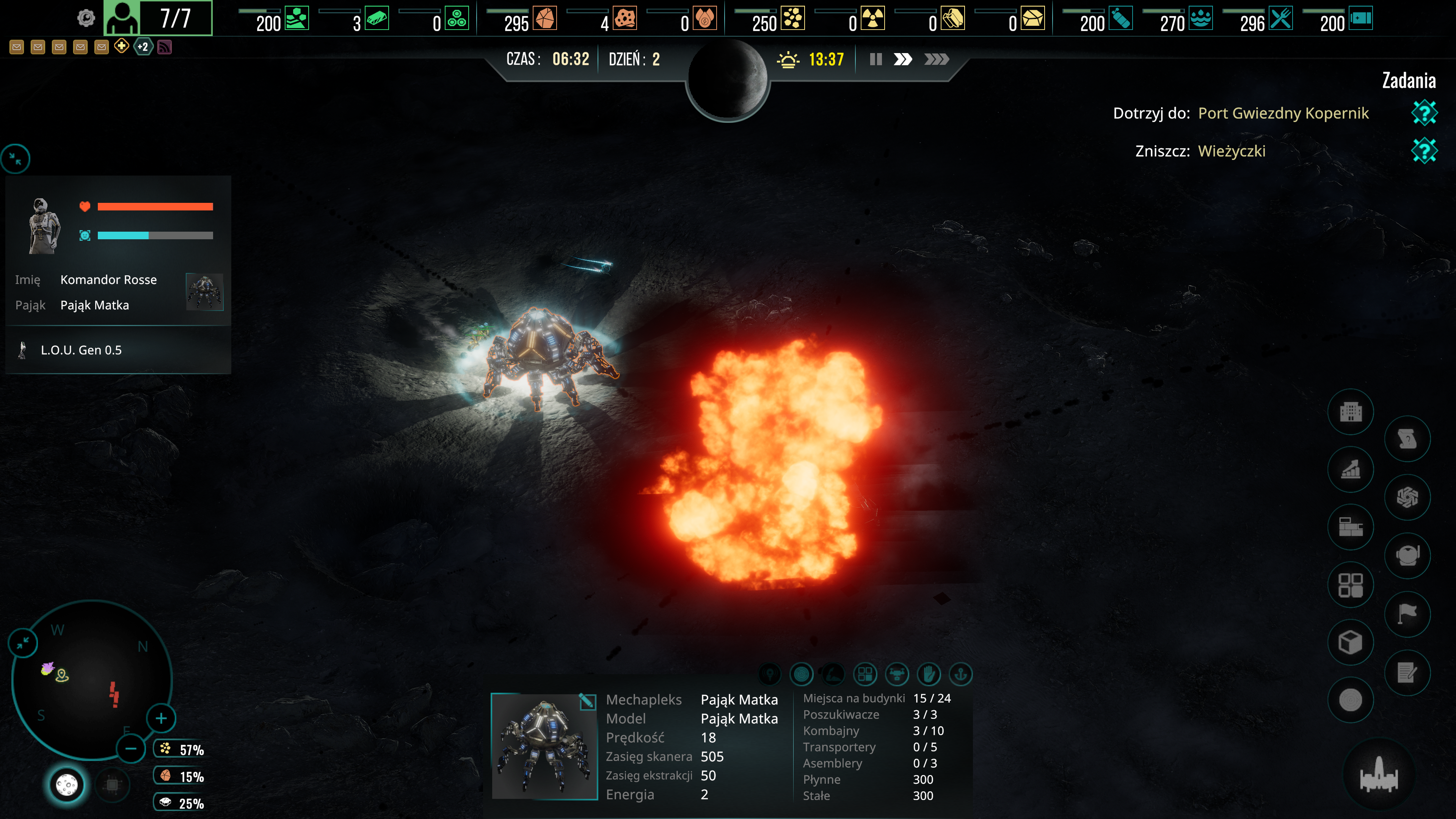1456x819 pixels.
Task: Open the quest scroll menu
Action: click(x=1407, y=439)
